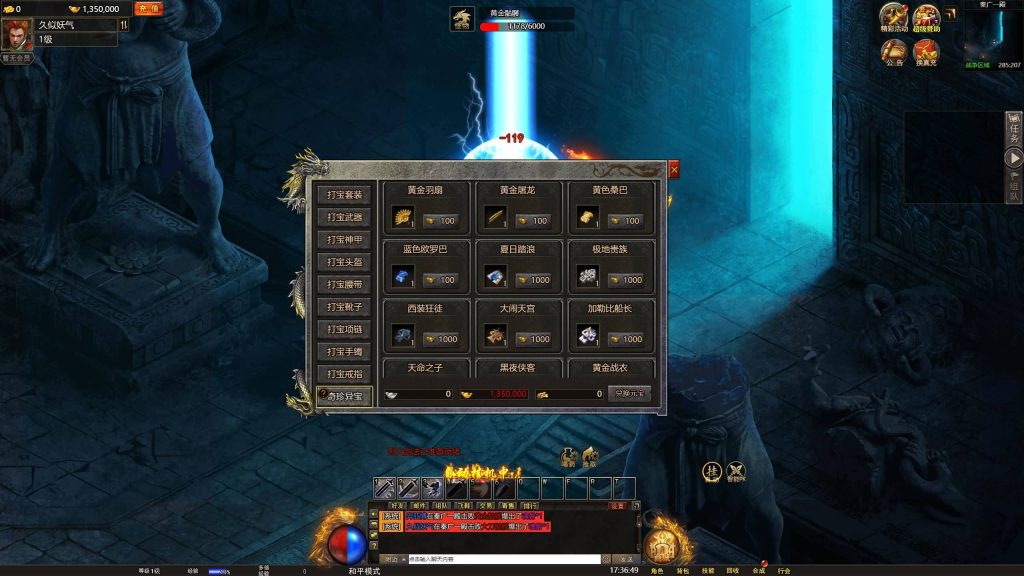Screen dimensions: 1024x576
Task: Open the 打宝手镯 category
Action: pos(345,352)
